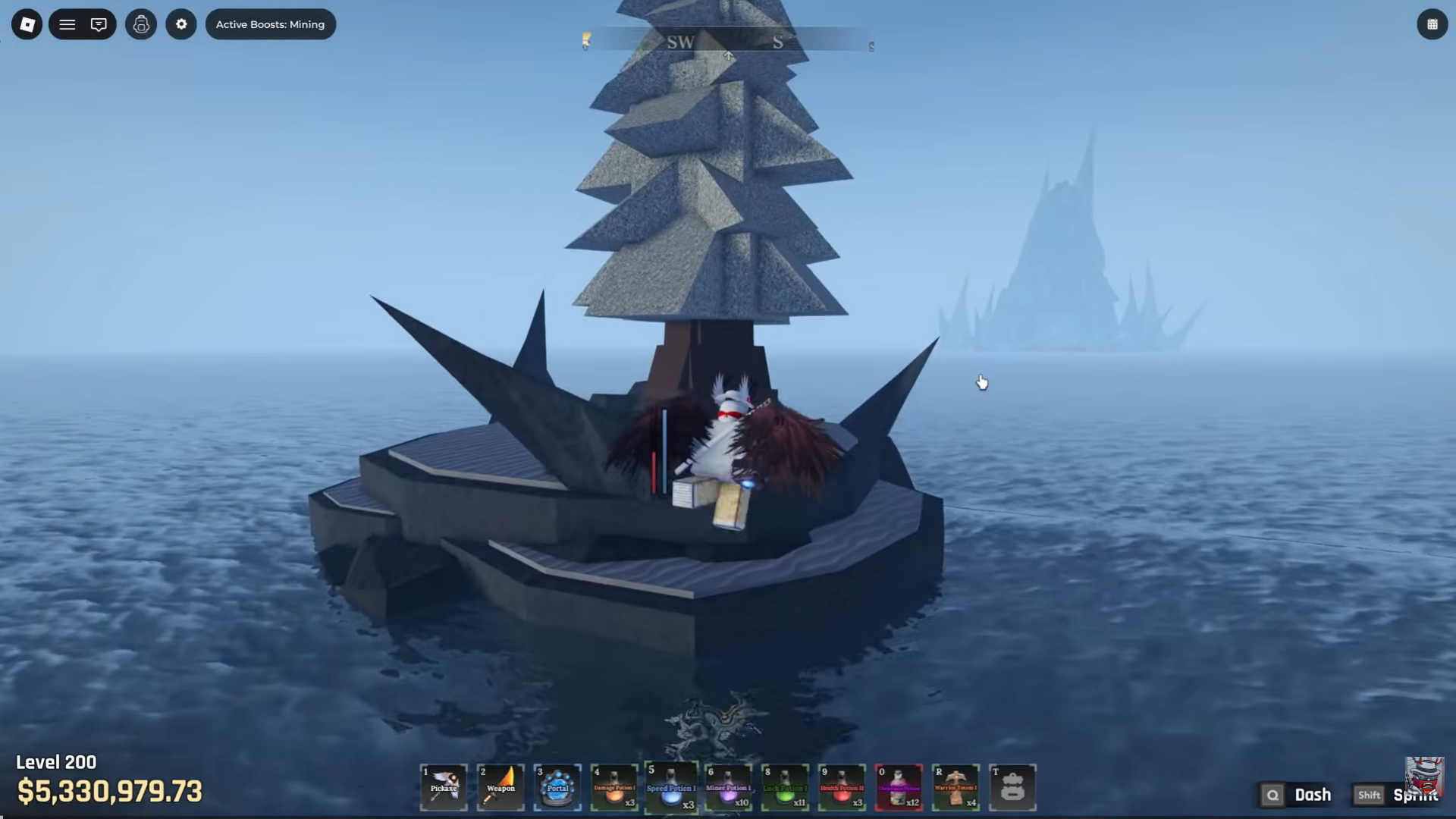Open the hamburger list menu

pos(67,24)
